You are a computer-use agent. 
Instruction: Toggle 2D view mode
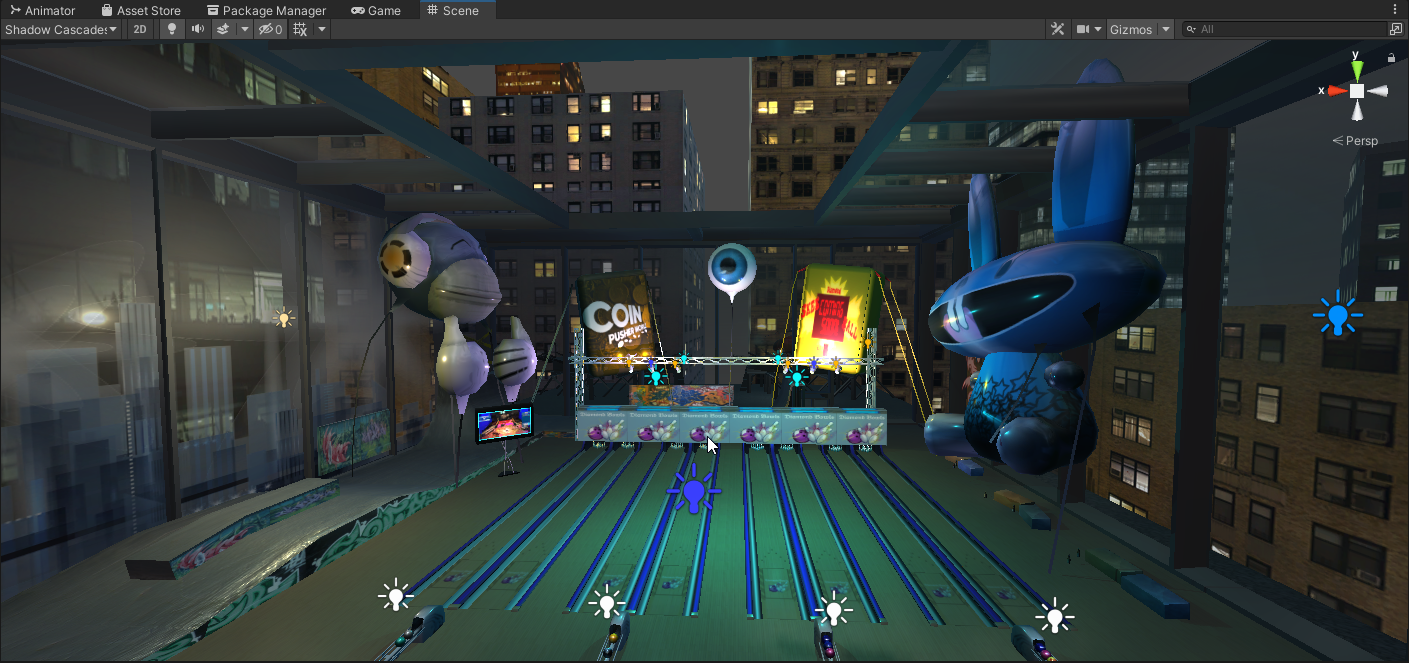[x=140, y=29]
